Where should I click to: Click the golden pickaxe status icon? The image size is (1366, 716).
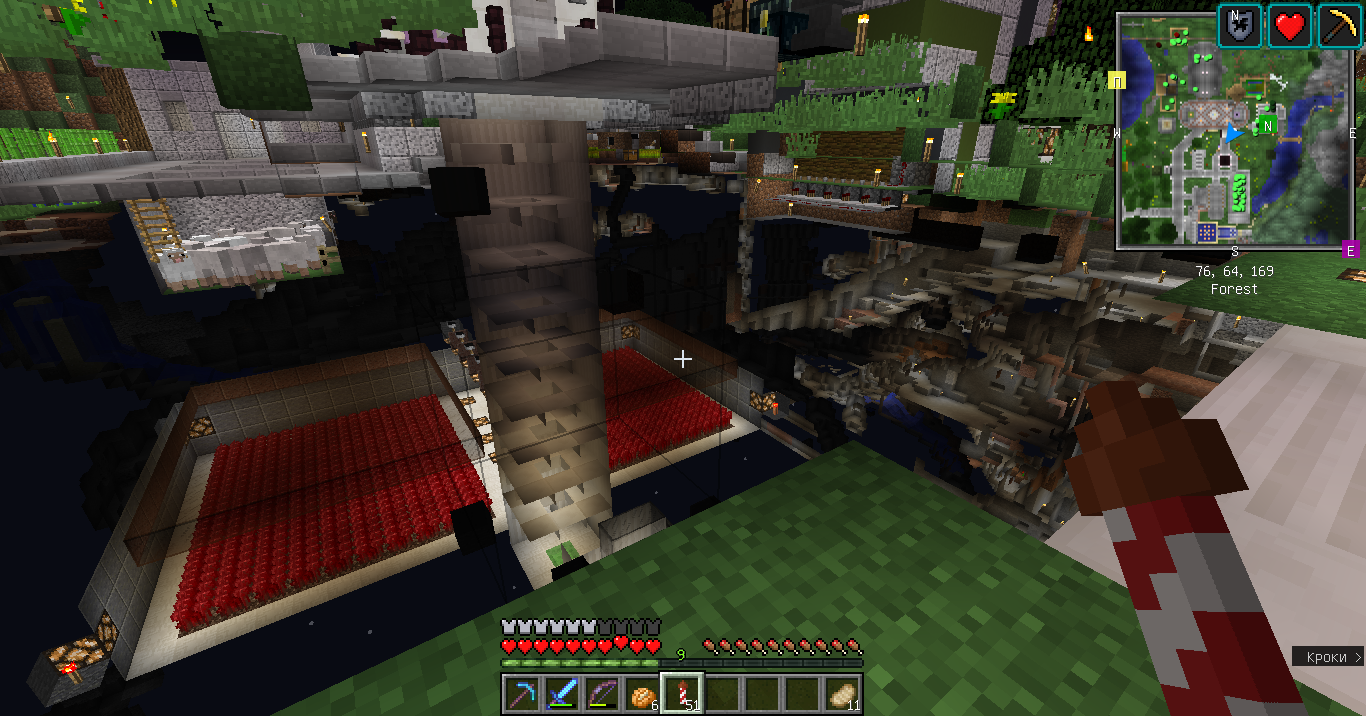click(1341, 26)
